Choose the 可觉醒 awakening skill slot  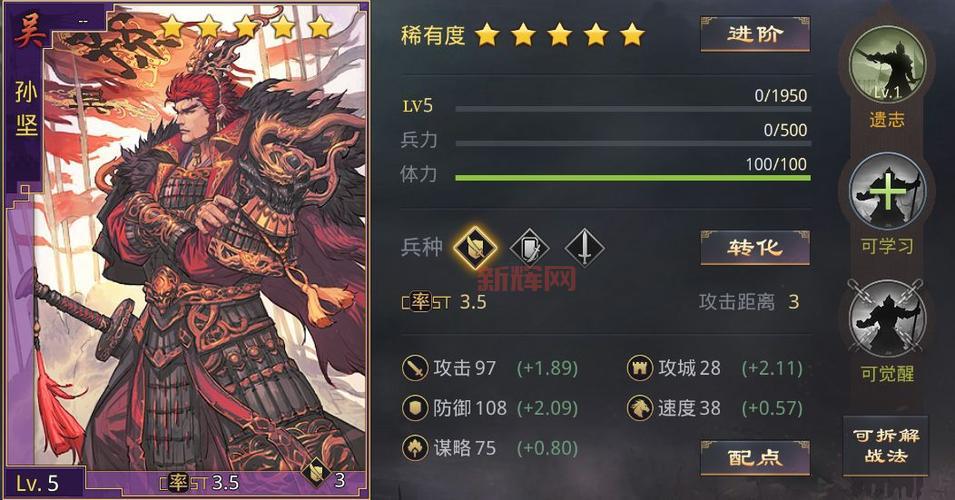887,320
